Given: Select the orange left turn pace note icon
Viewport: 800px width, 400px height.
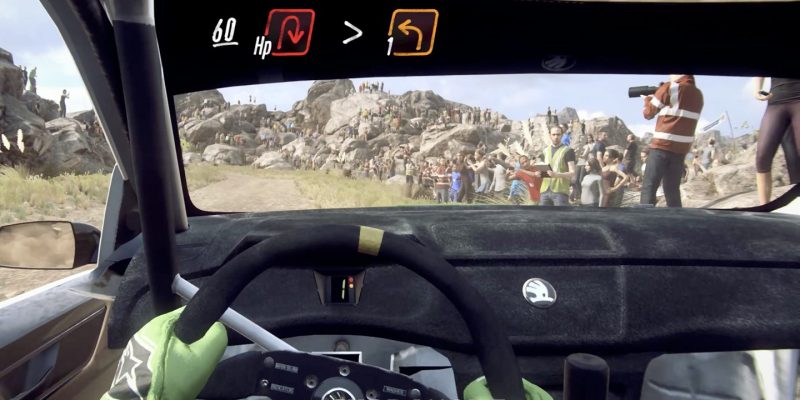Looking at the screenshot, I should [x=414, y=32].
